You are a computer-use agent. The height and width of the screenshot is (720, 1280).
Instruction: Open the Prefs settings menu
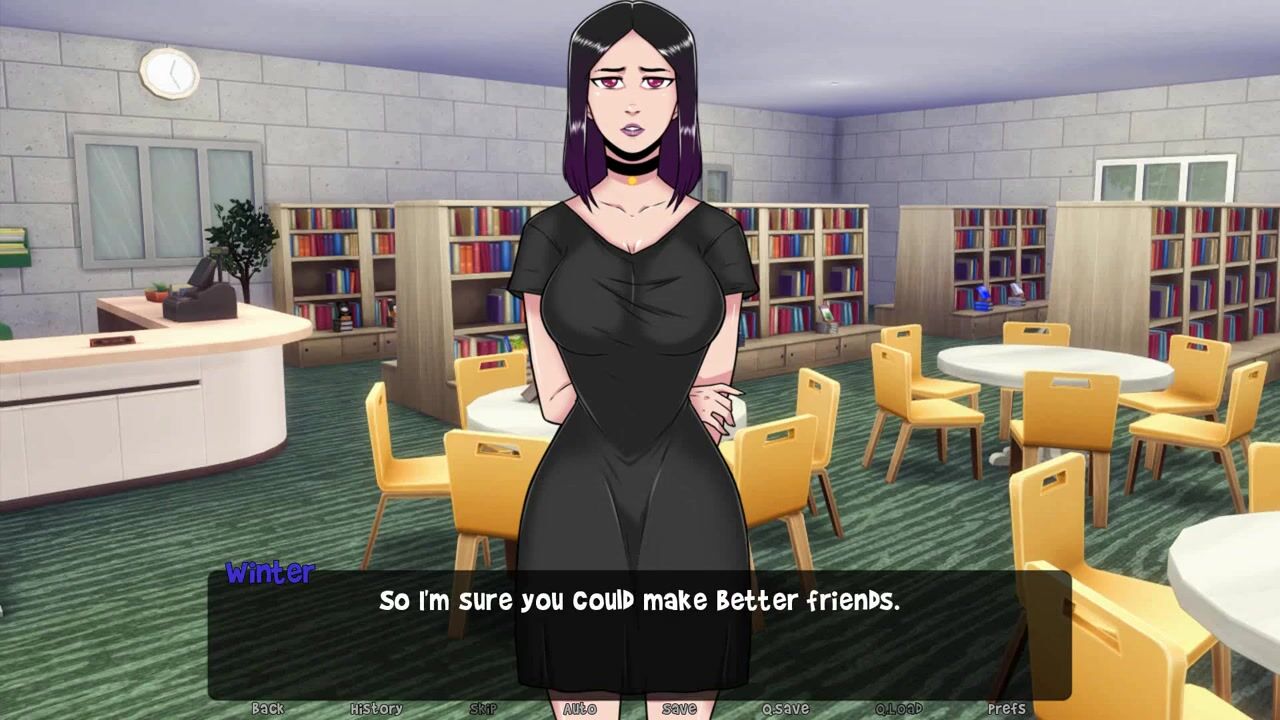click(x=1006, y=708)
